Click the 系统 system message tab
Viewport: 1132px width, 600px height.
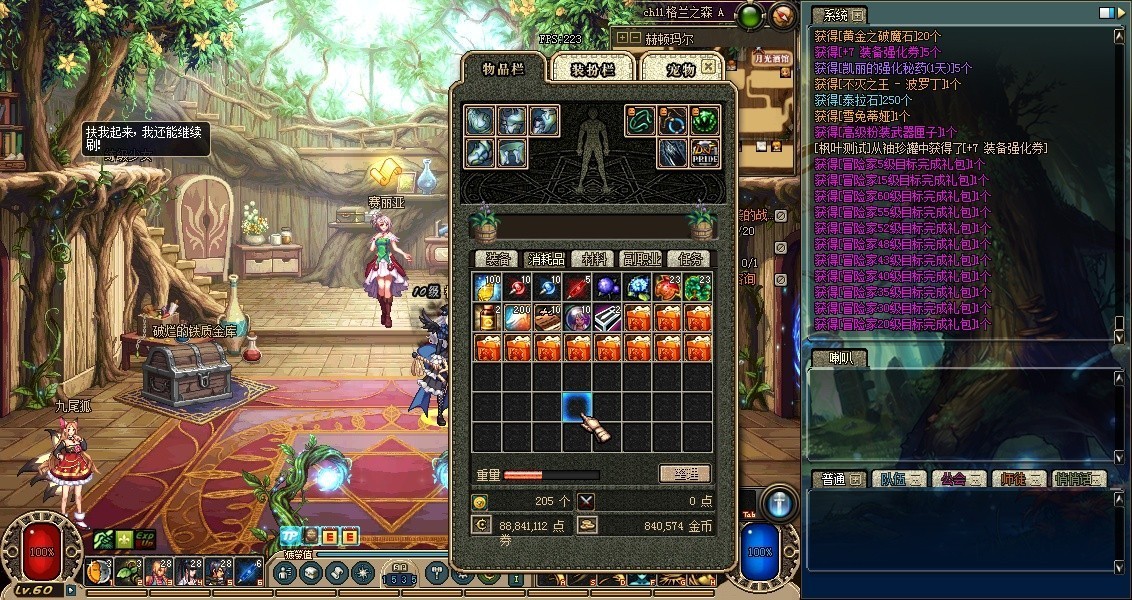coord(833,15)
